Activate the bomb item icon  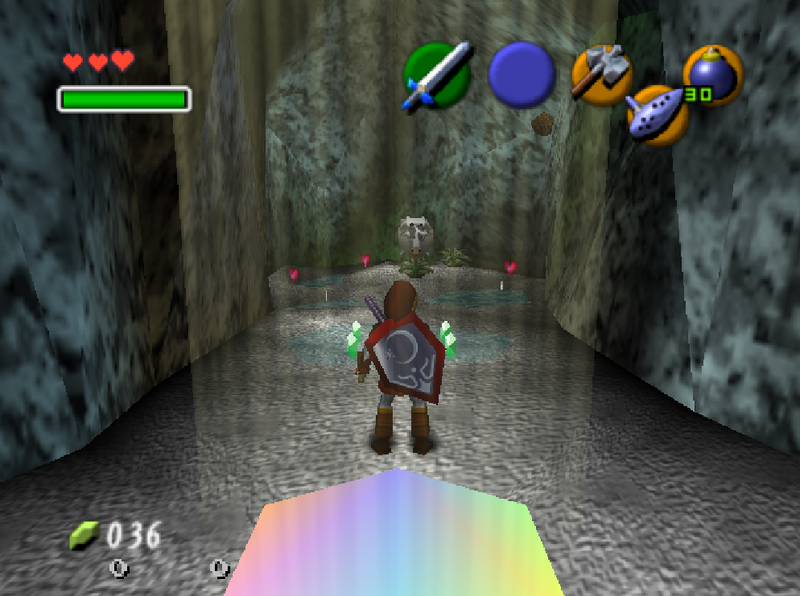pos(712,75)
